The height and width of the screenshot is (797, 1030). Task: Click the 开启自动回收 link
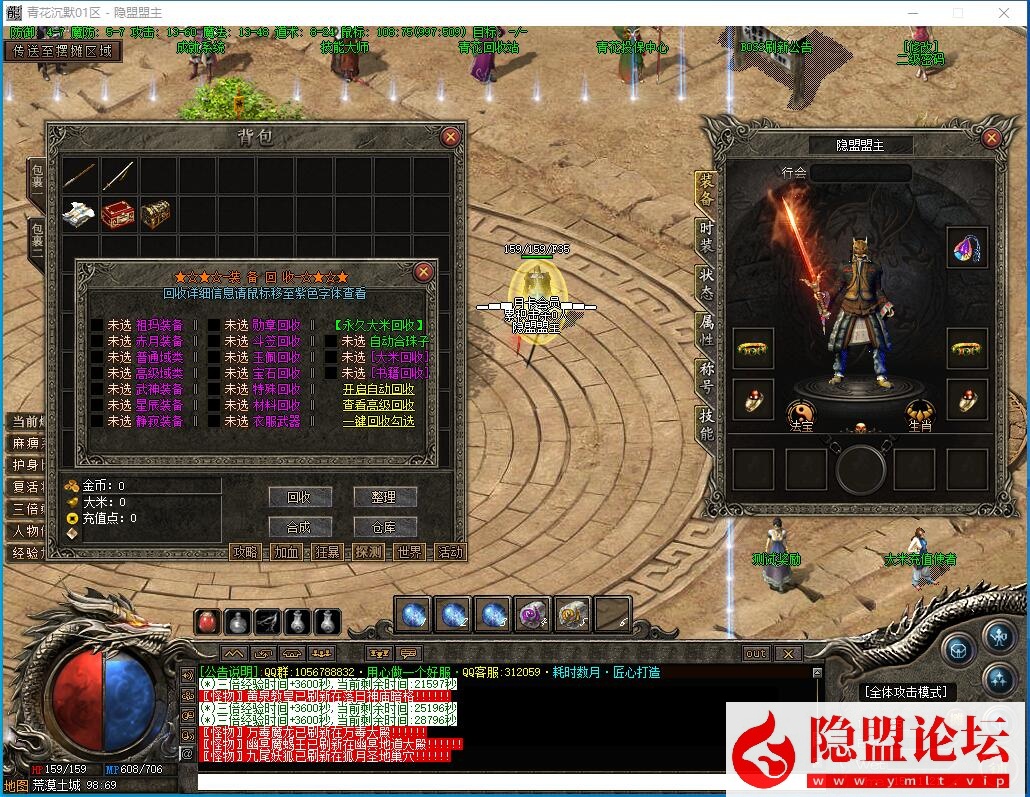[378, 389]
